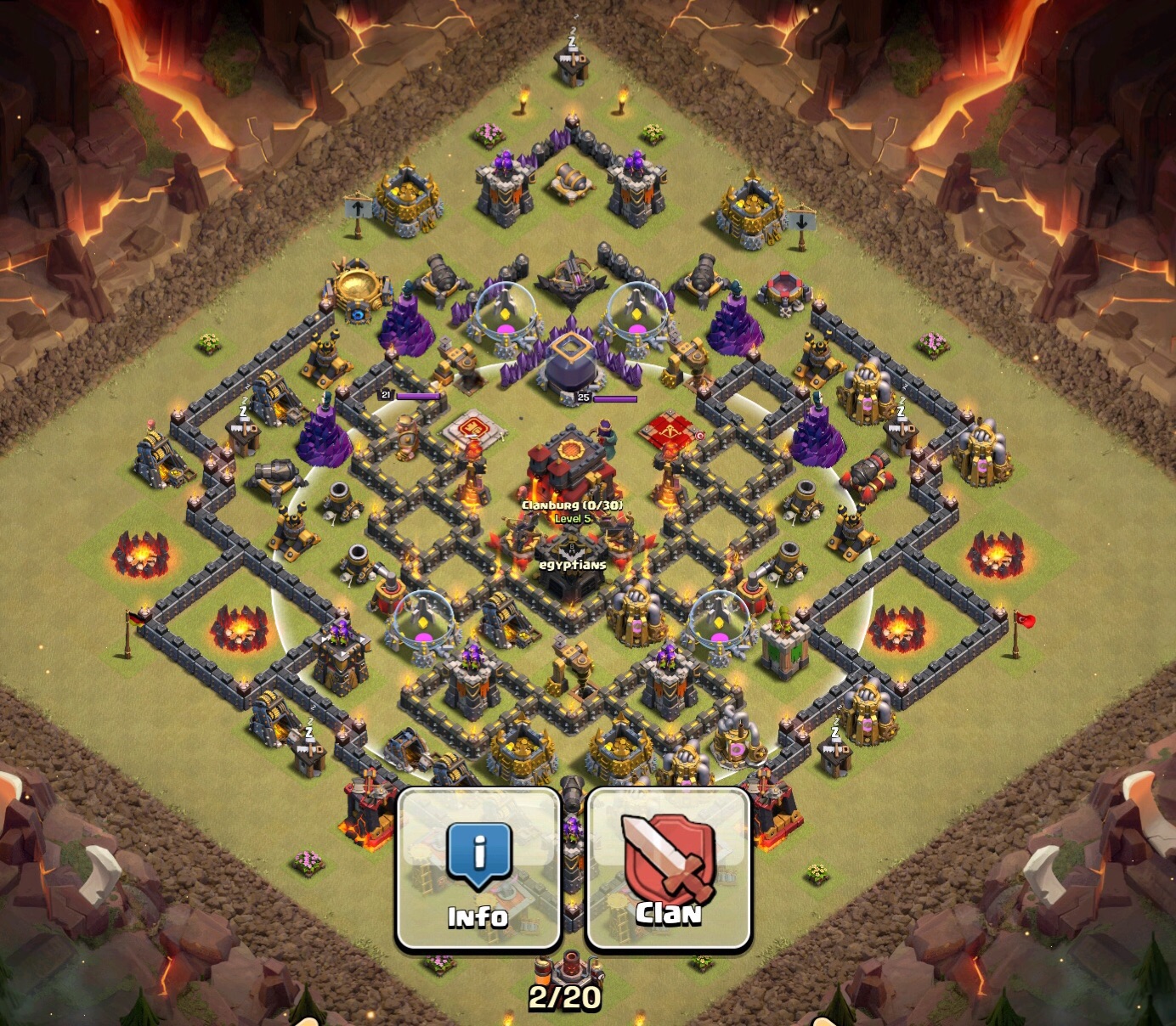Open the Info button for Clanburg
The image size is (1176, 1026).
pos(478,868)
